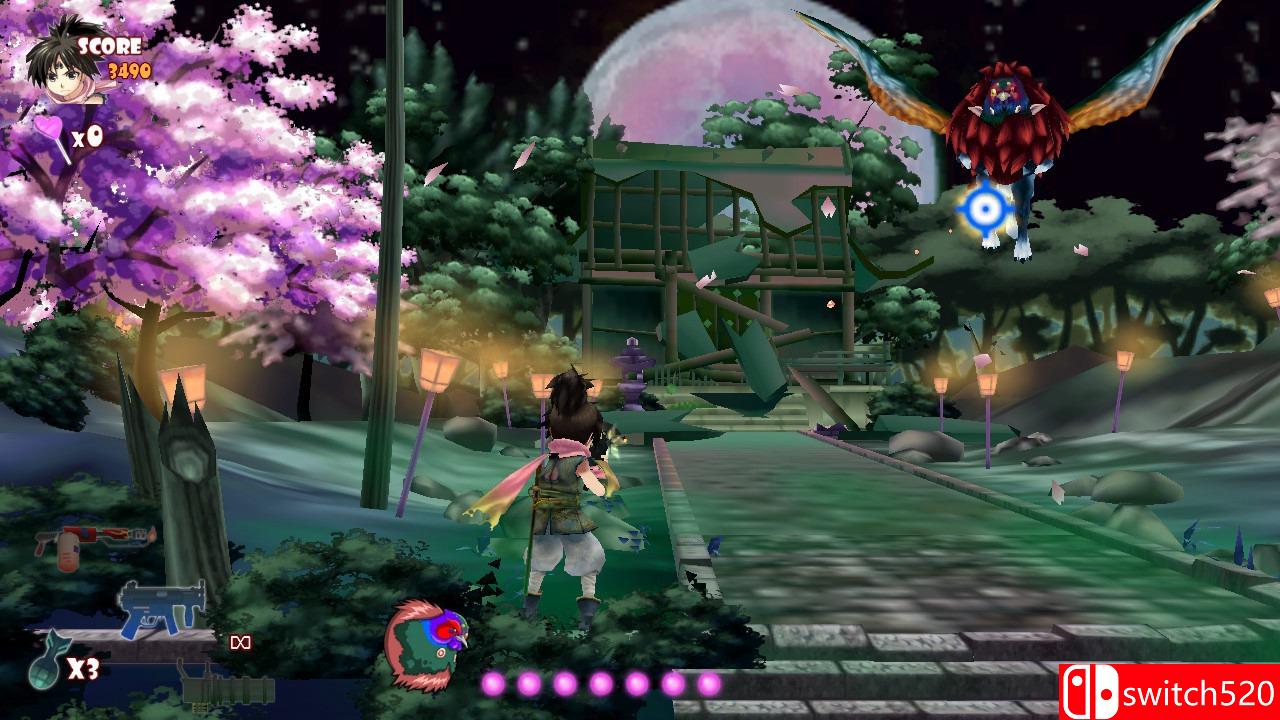
Task: Click the infinity ammo symbol
Action: click(242, 641)
